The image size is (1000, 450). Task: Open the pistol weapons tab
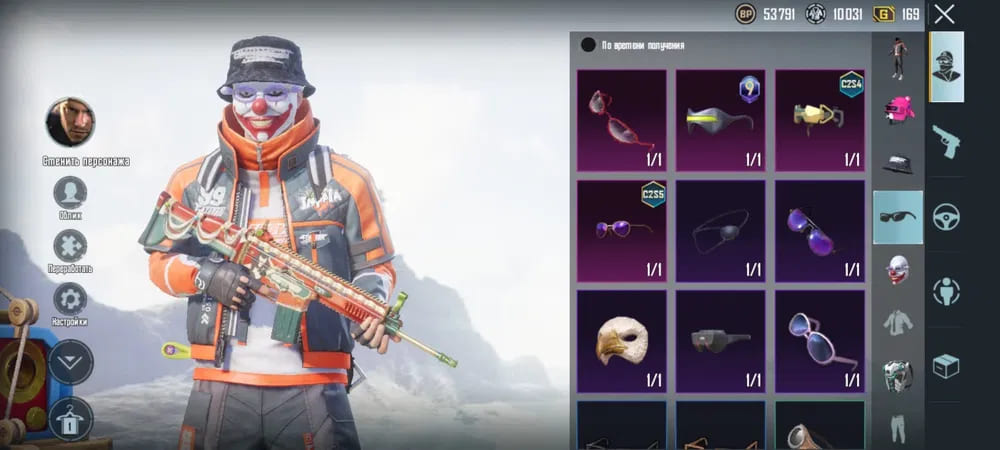pyautogui.click(x=946, y=142)
